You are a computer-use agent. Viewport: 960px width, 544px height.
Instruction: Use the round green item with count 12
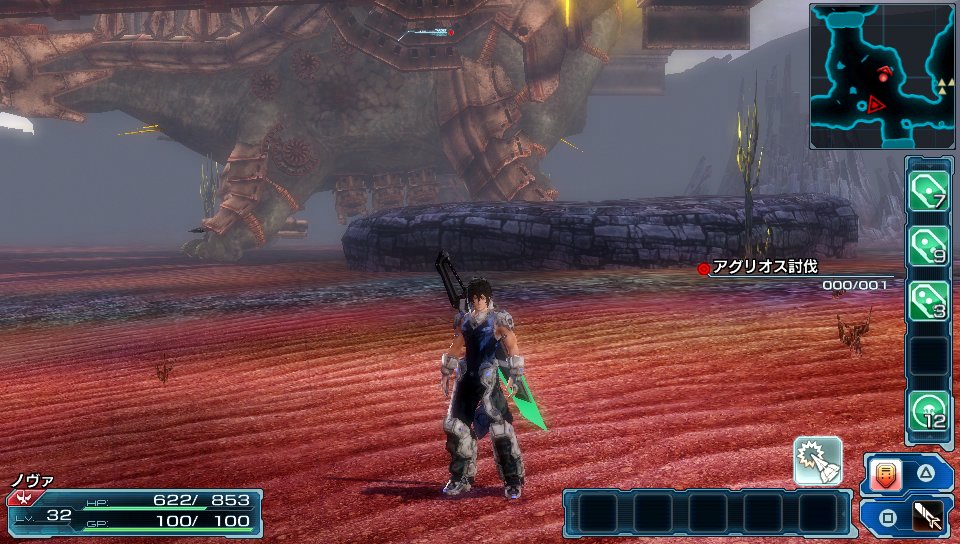coord(928,410)
